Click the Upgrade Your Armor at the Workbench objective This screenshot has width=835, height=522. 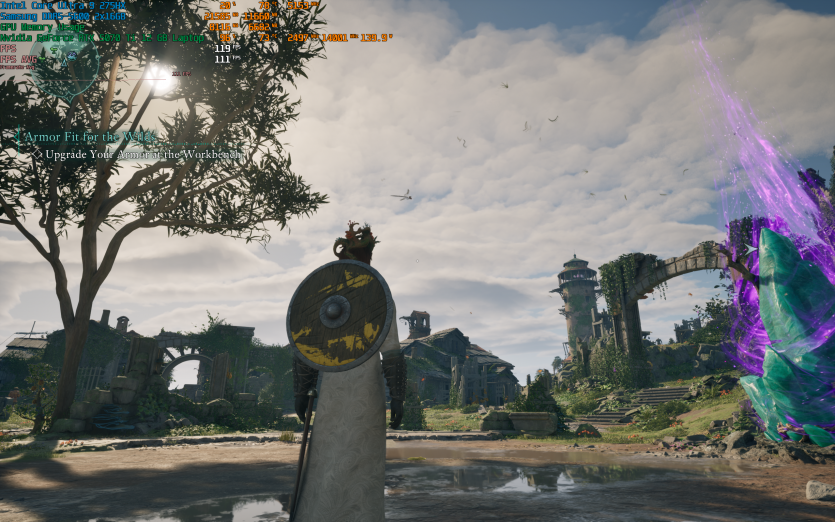tap(143, 155)
